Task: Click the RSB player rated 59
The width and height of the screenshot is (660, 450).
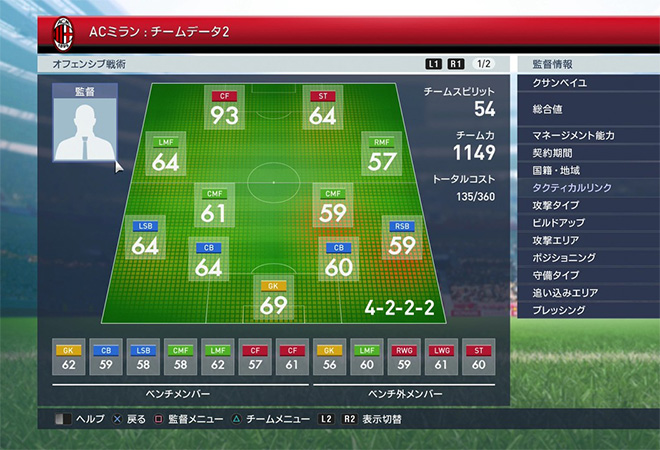Action: 402,239
